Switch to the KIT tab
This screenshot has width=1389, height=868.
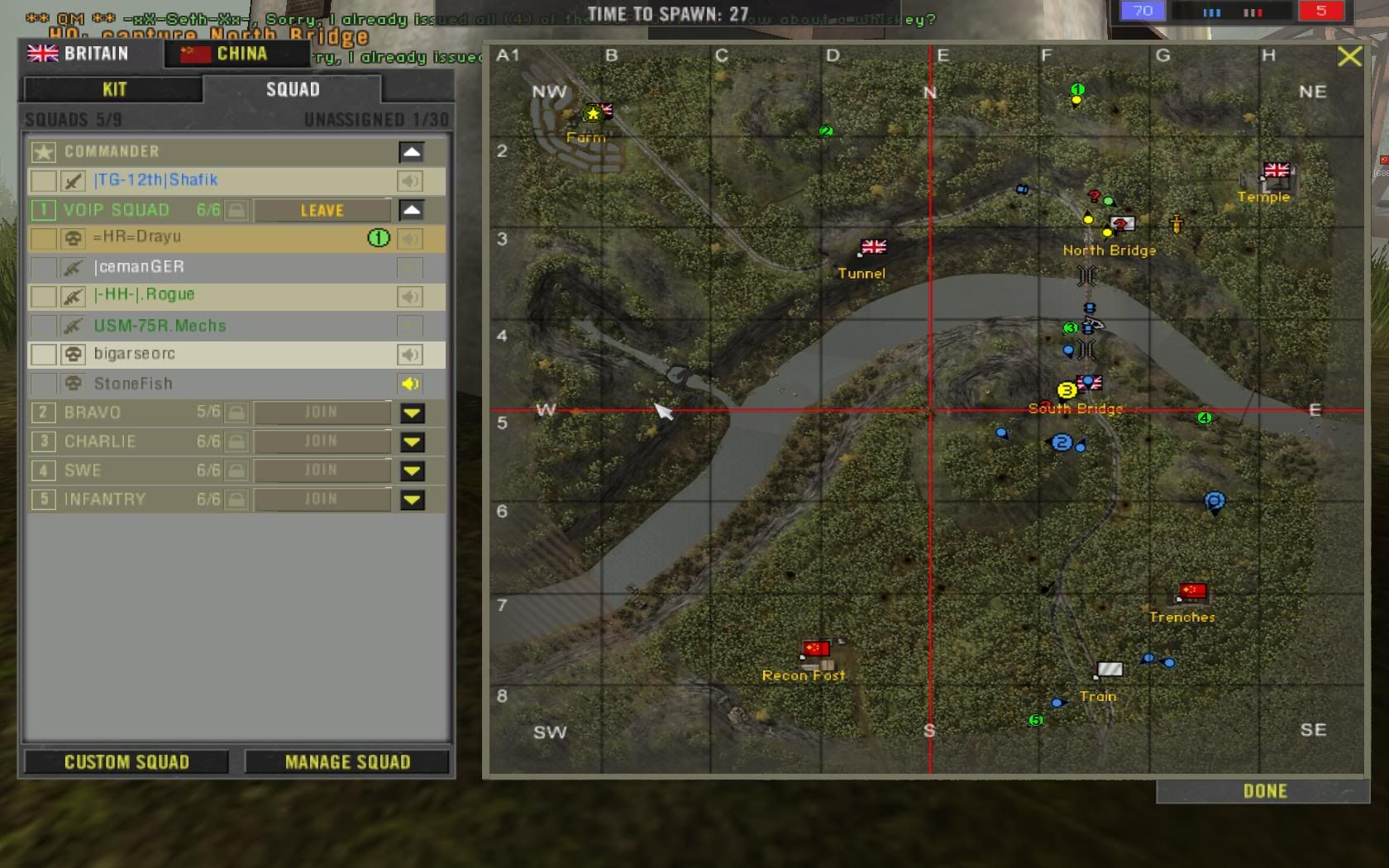click(113, 89)
